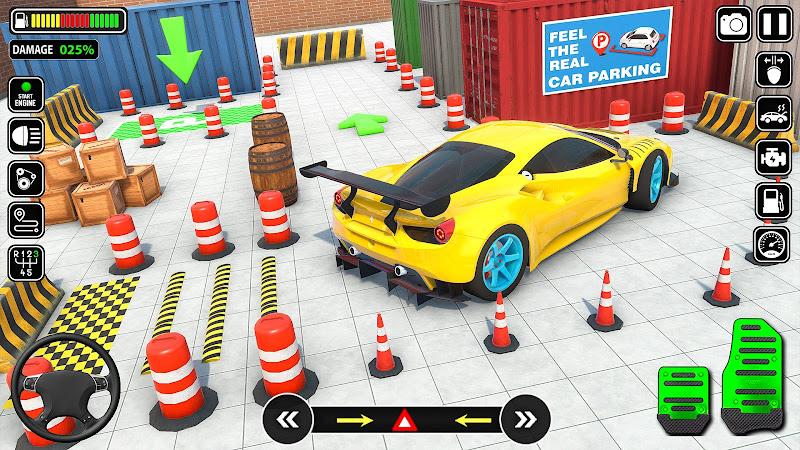Select the parking sensor icon
The height and width of the screenshot is (450, 800).
point(773,72)
